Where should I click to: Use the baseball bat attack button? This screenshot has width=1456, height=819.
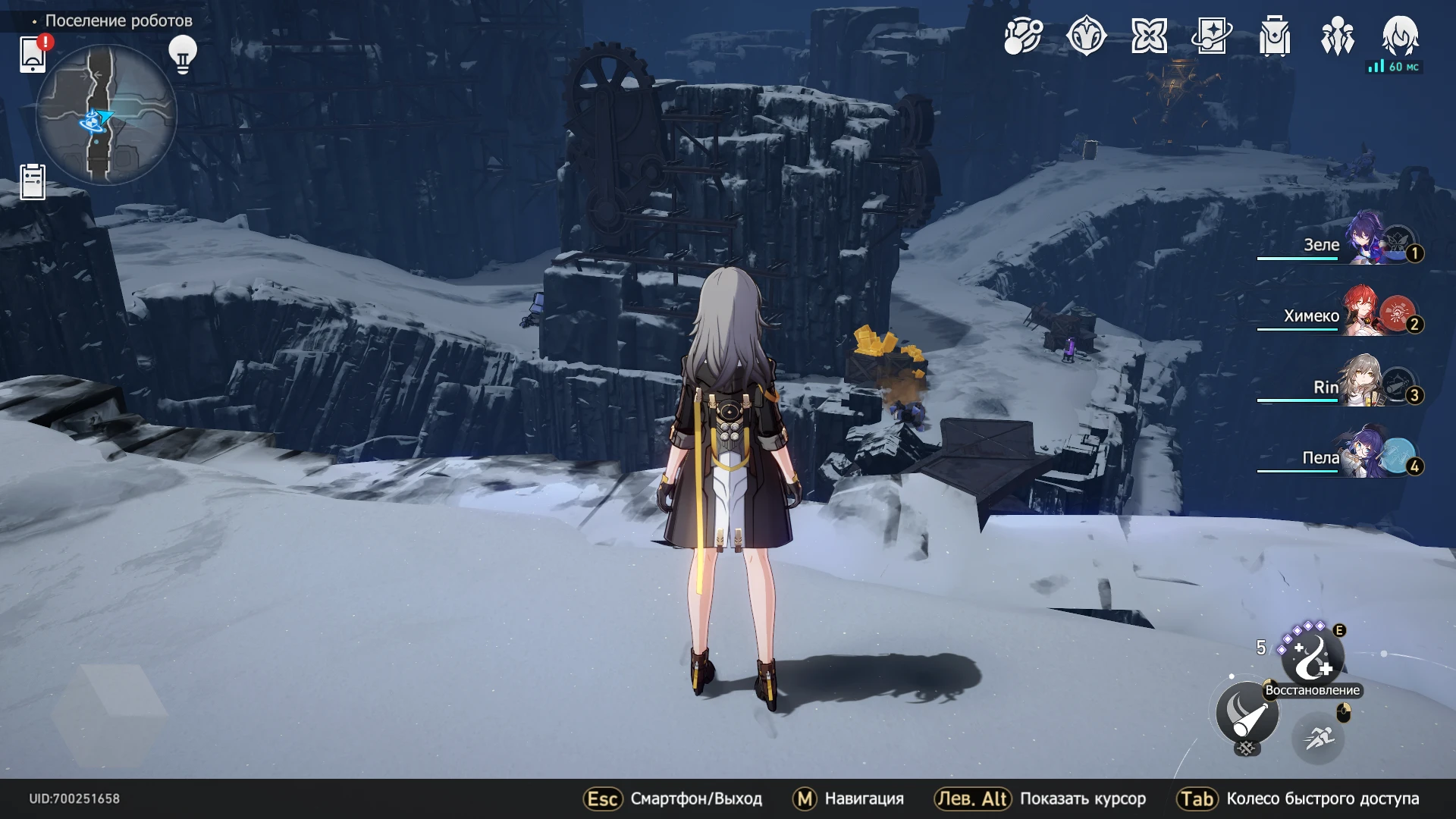[1247, 713]
